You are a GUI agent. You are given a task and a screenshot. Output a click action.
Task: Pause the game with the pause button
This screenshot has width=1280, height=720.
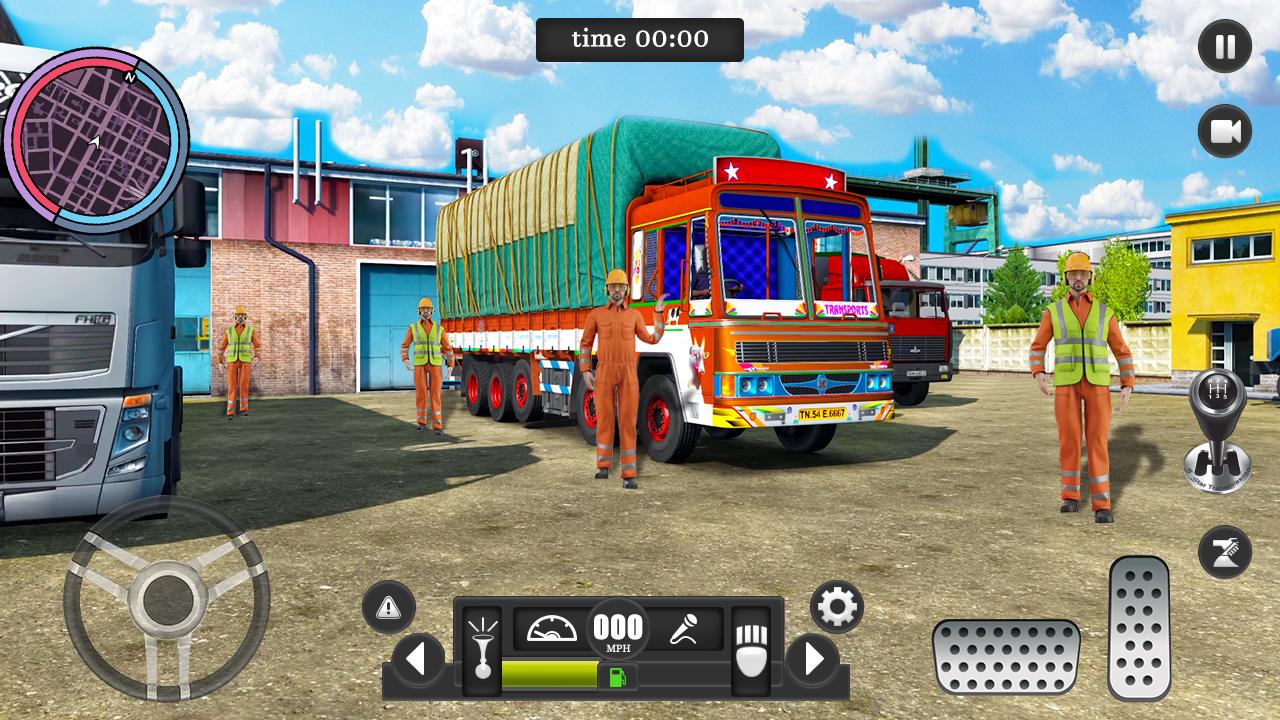click(x=1225, y=47)
